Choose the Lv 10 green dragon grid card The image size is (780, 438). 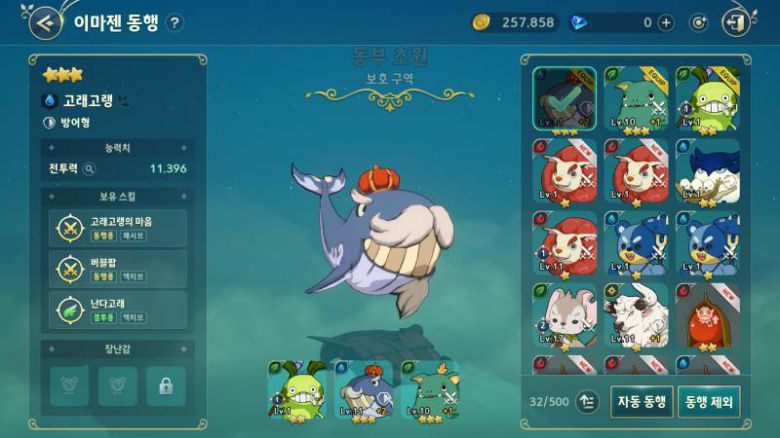(x=636, y=101)
